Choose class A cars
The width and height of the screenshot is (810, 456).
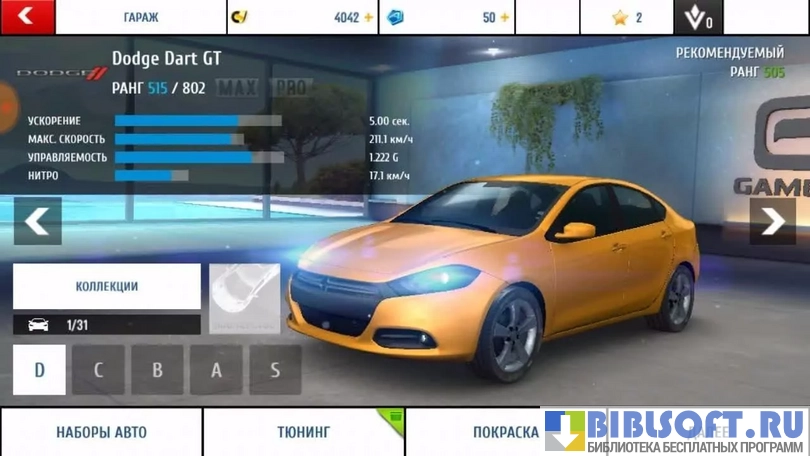pos(216,370)
